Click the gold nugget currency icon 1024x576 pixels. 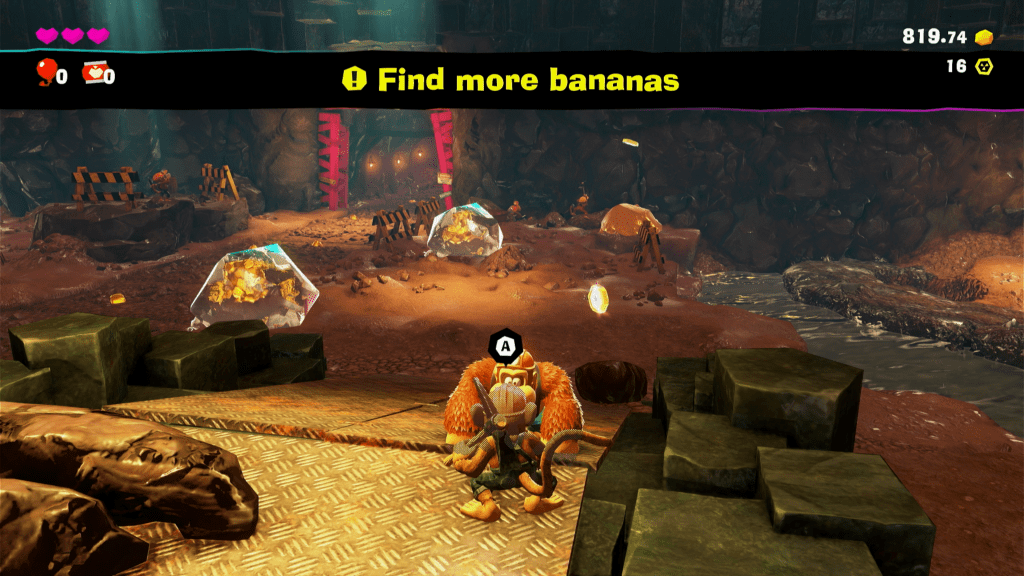984,37
